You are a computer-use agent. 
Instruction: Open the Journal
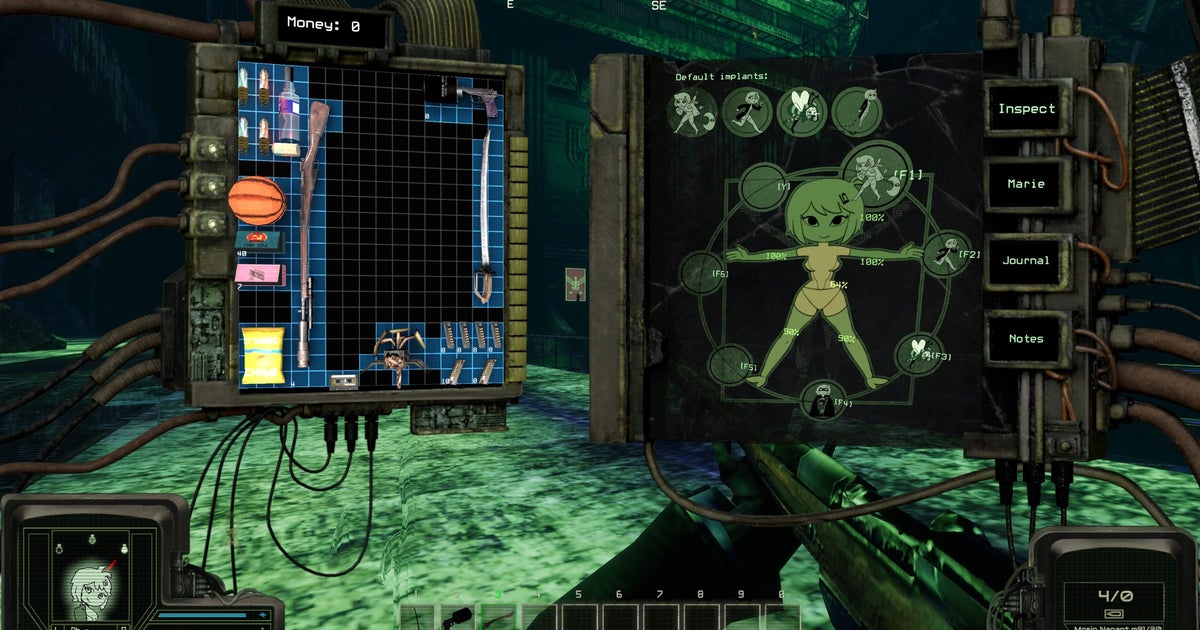point(1026,261)
